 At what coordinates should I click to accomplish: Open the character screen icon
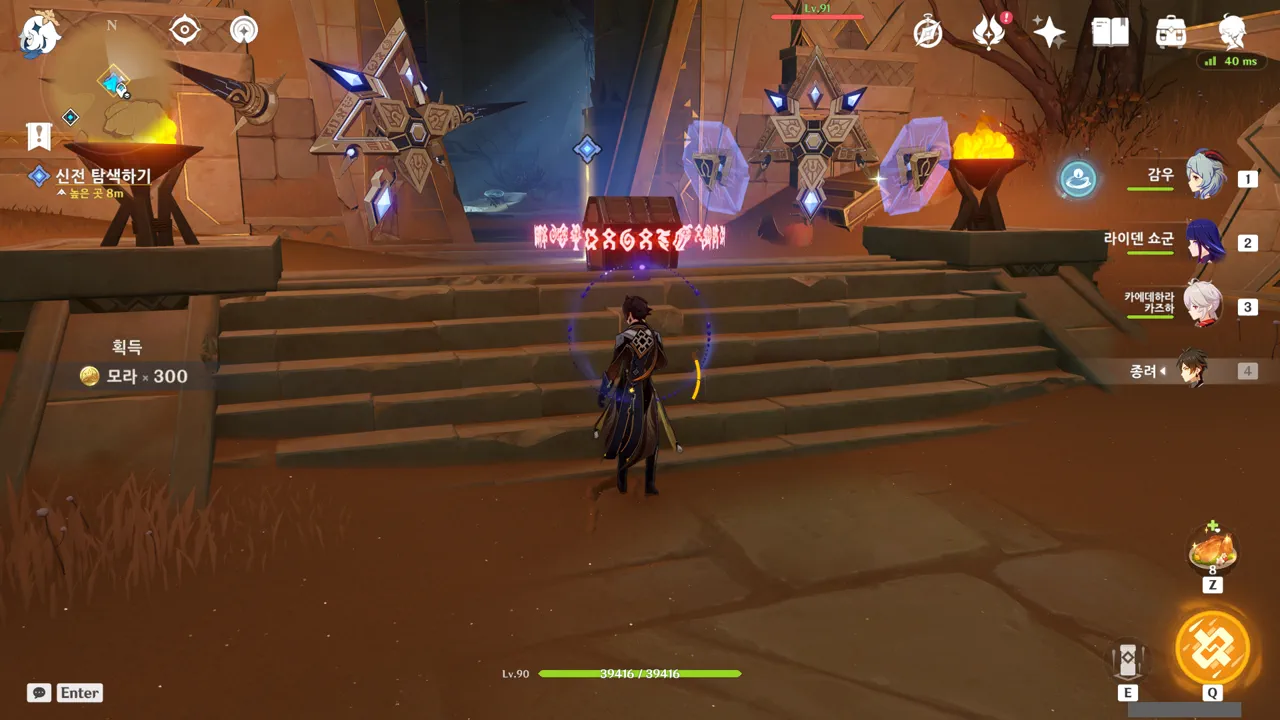click(1231, 32)
